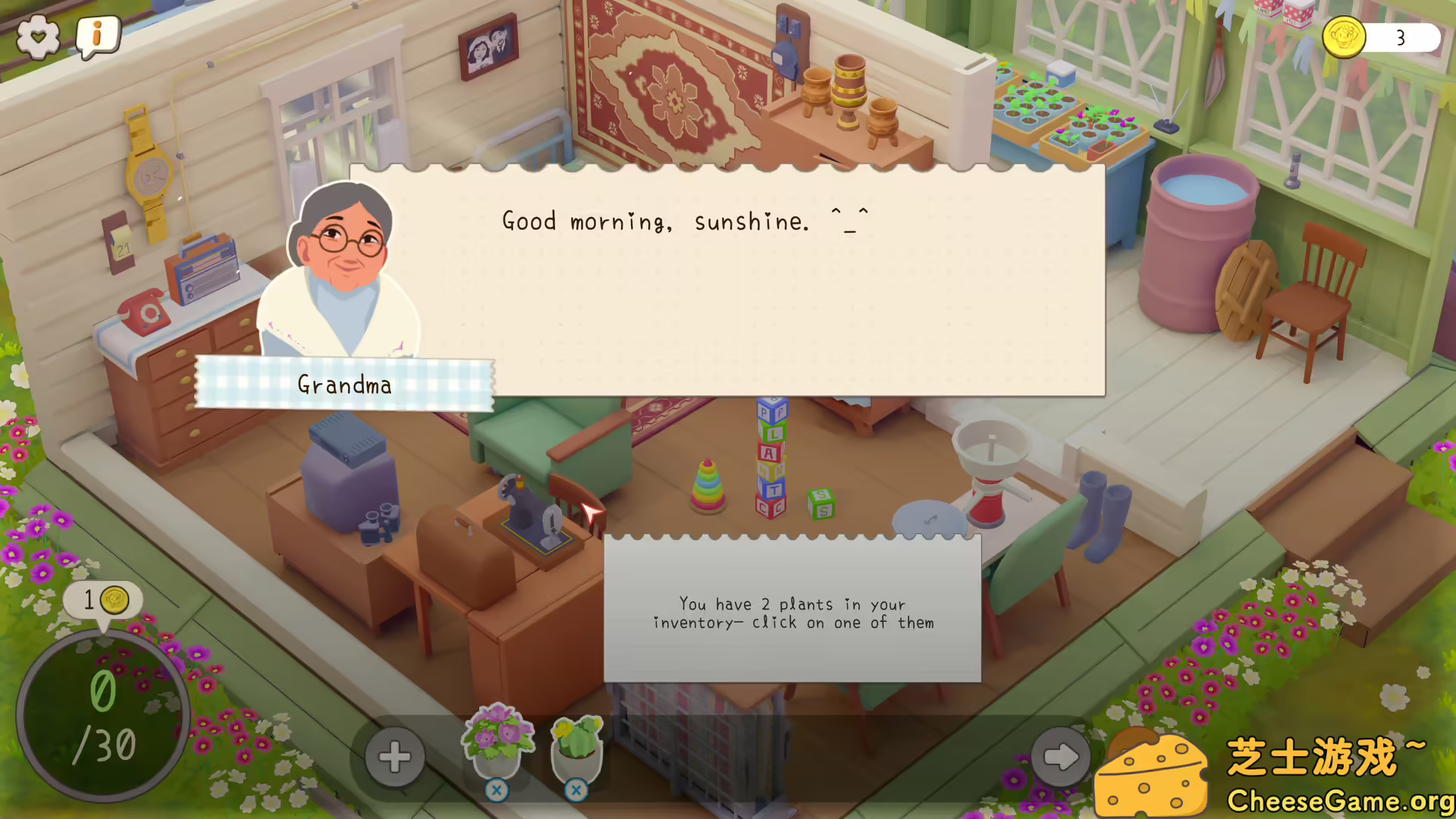Viewport: 1456px width, 819px height.
Task: Click the right arrow in the inventory bar
Action: pyautogui.click(x=1062, y=756)
